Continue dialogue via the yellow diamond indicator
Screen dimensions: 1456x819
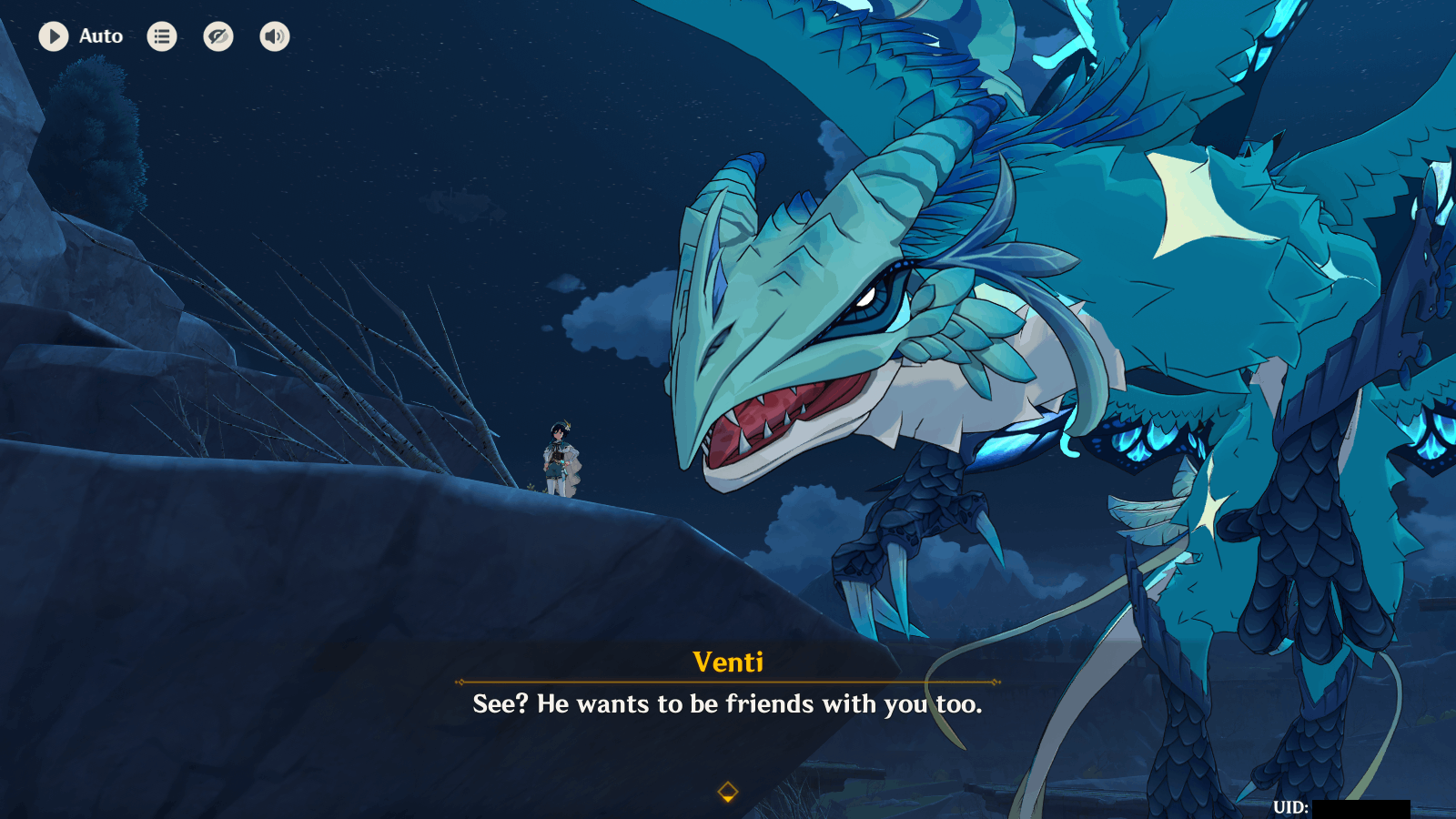click(727, 792)
